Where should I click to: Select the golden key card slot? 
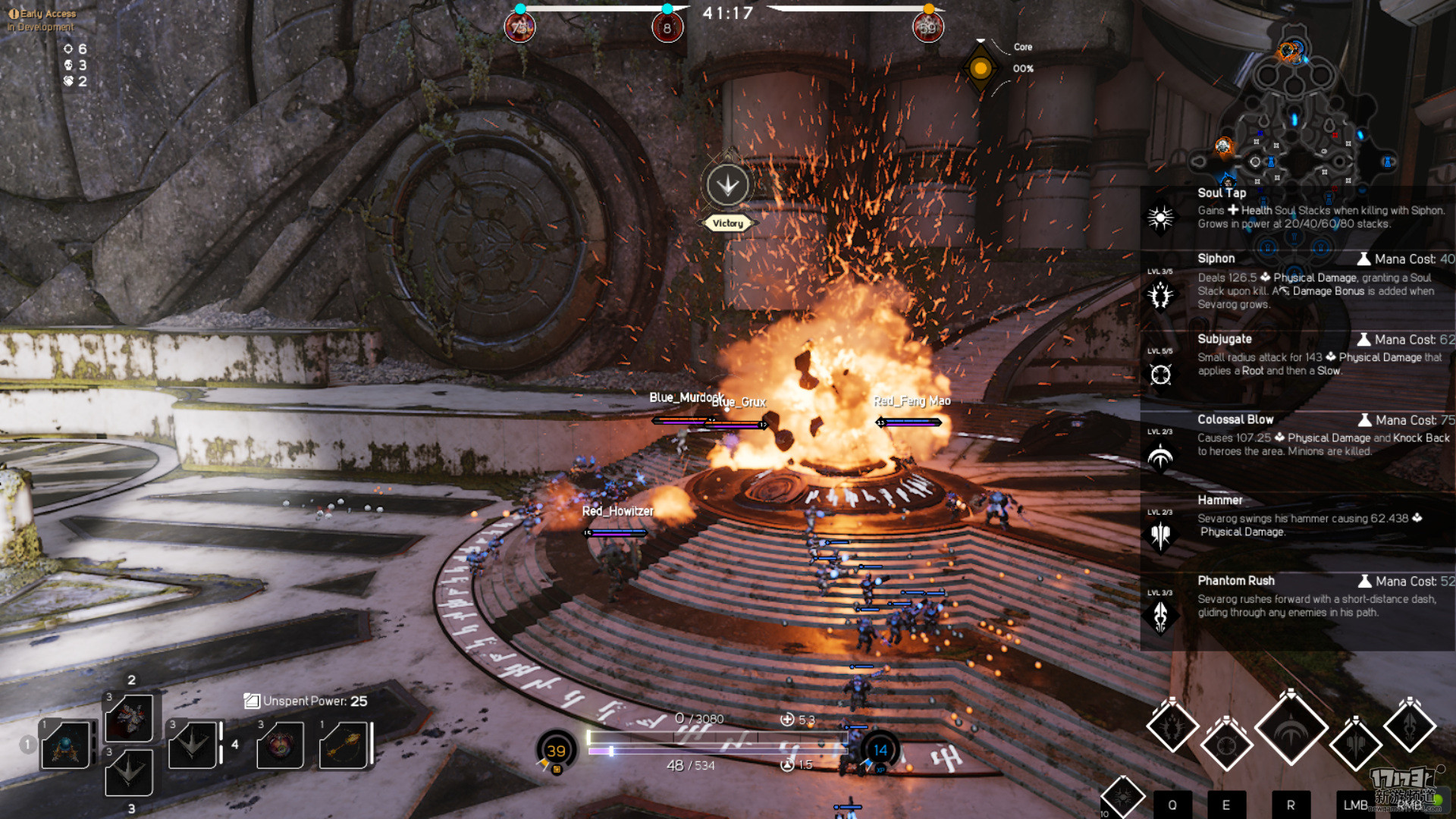[x=344, y=745]
